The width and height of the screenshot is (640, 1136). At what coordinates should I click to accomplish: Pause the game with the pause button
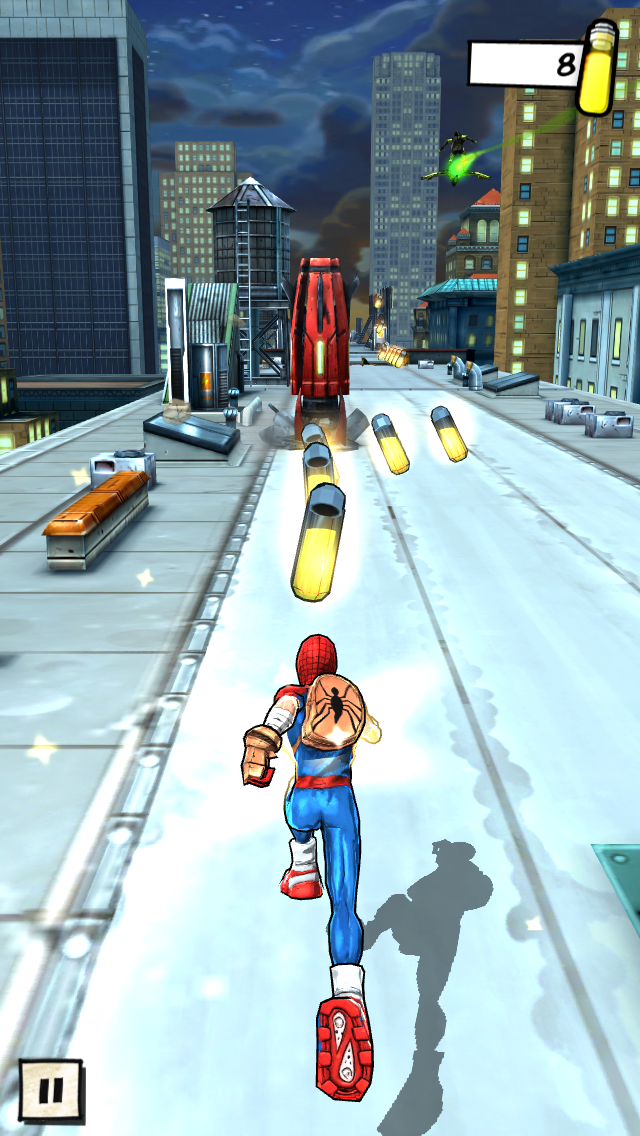[x=50, y=1089]
